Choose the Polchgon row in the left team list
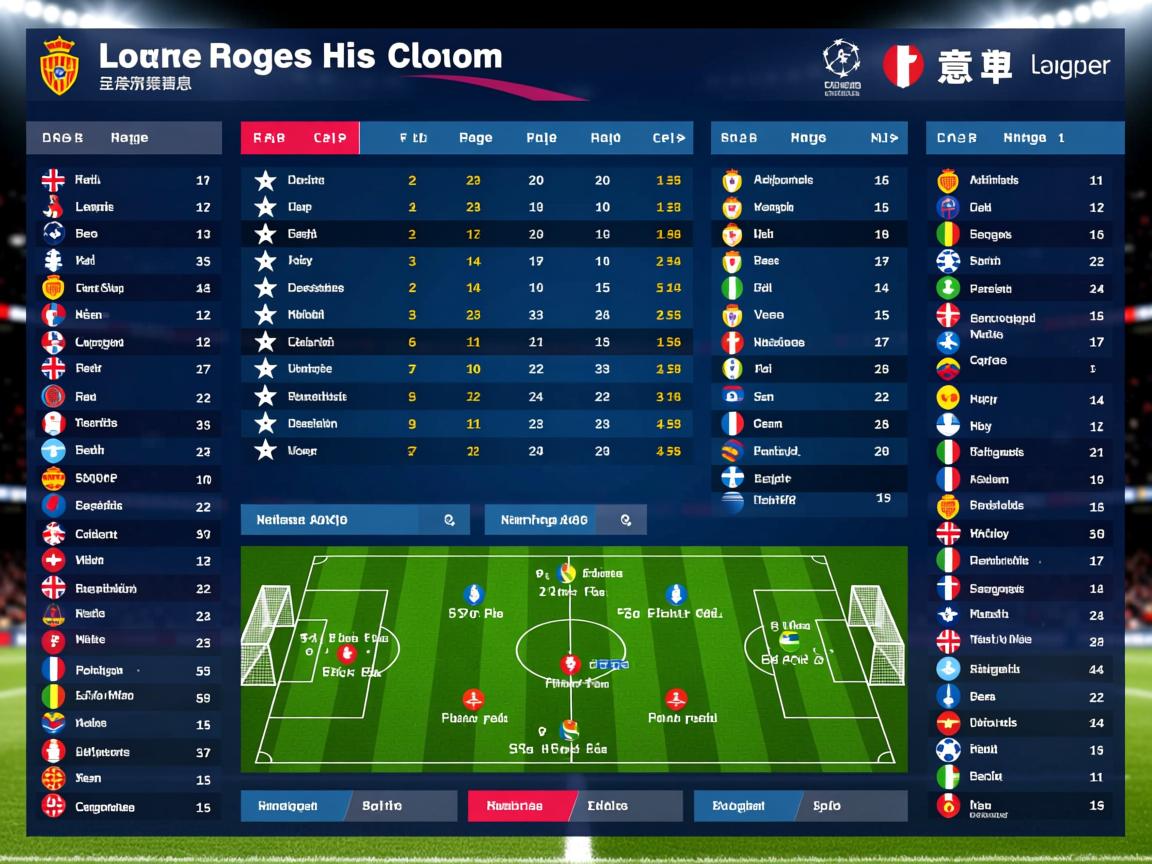Image resolution: width=1152 pixels, height=864 pixels. (124, 670)
